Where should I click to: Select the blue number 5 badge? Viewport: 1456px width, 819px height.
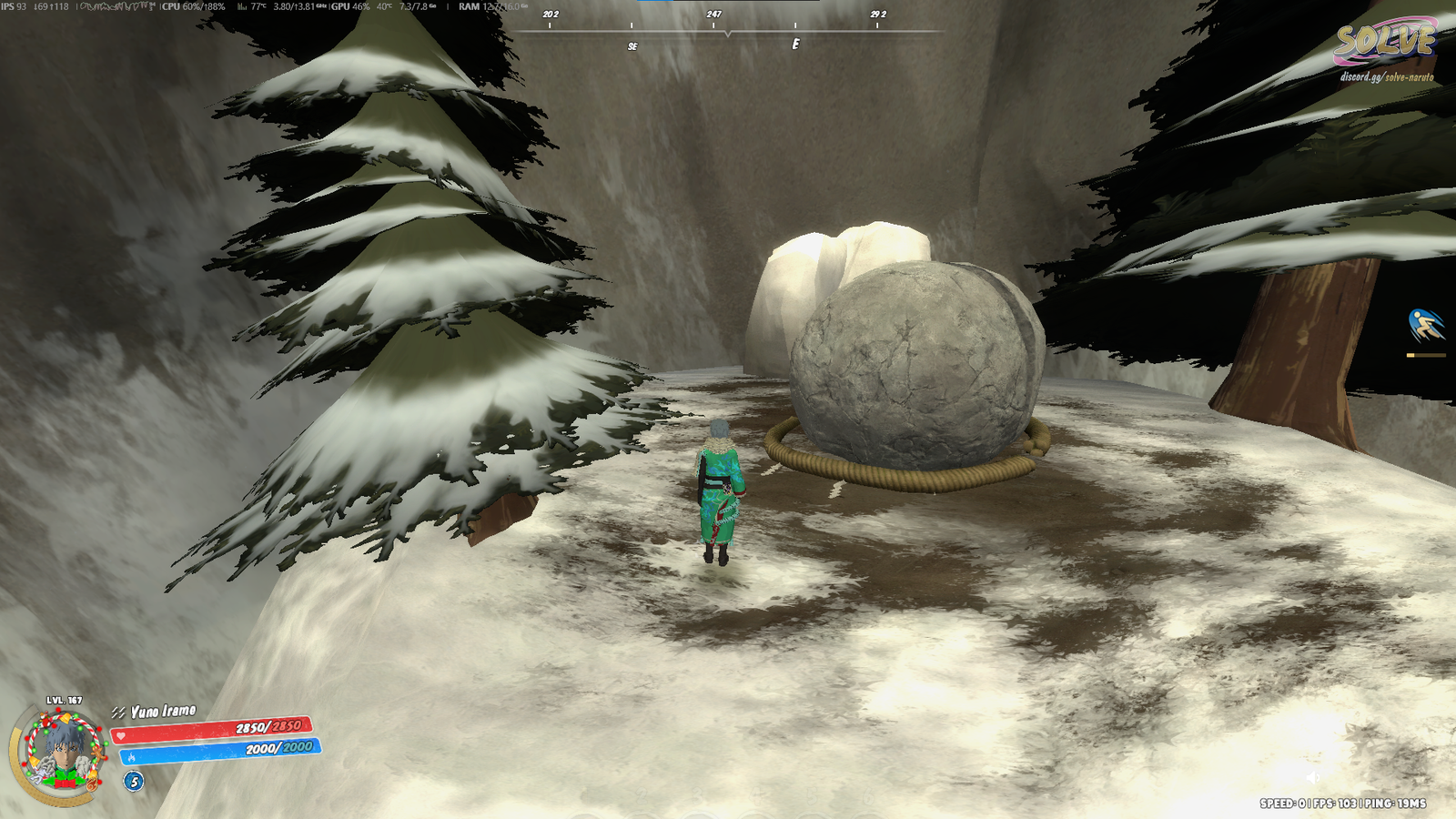tap(134, 782)
